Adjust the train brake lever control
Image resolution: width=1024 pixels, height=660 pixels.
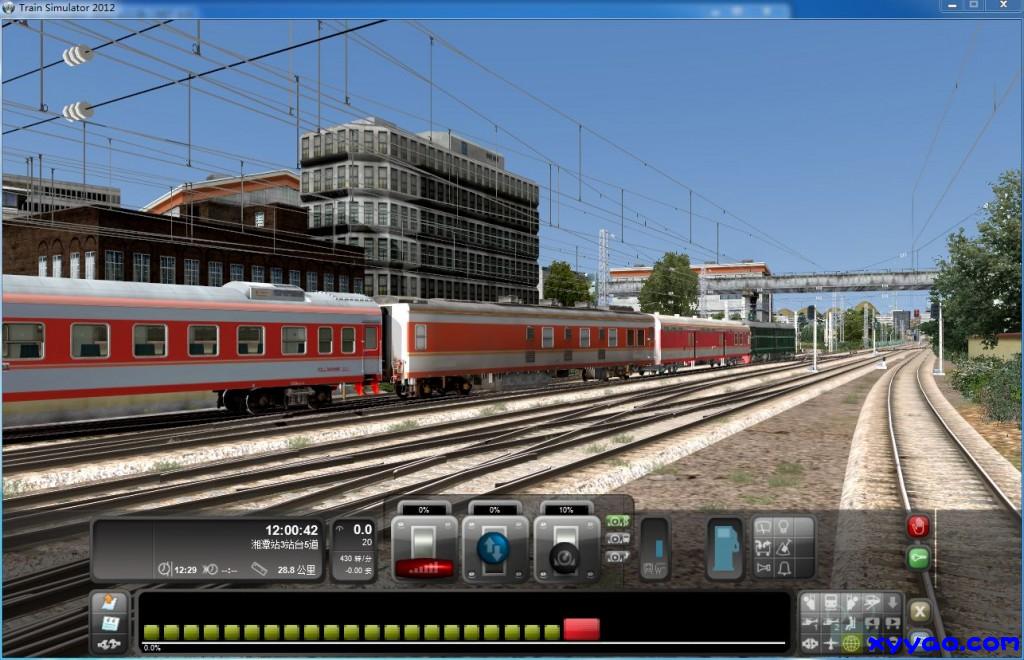tap(566, 548)
